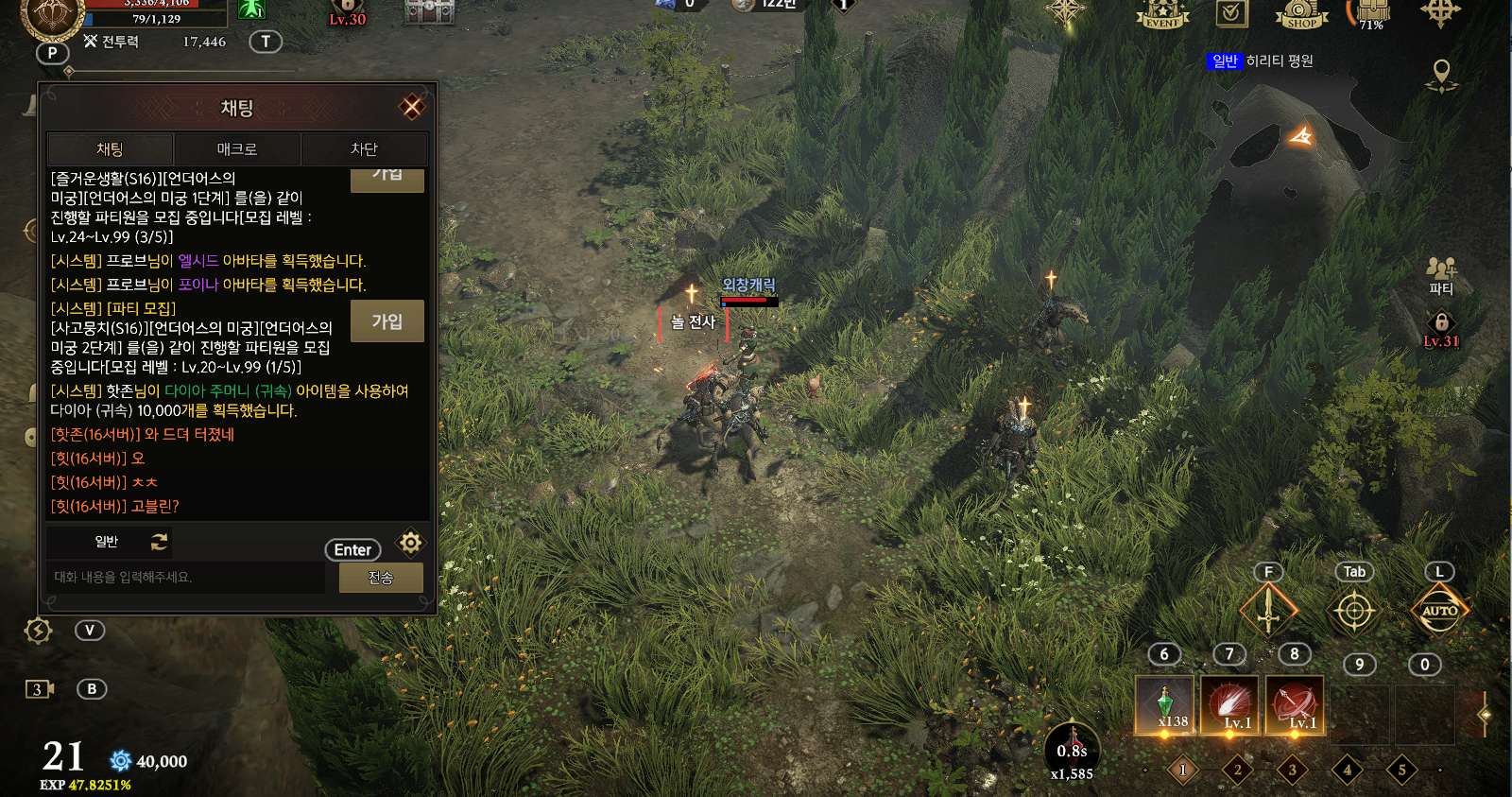Open the SHOP menu

(x=1301, y=14)
